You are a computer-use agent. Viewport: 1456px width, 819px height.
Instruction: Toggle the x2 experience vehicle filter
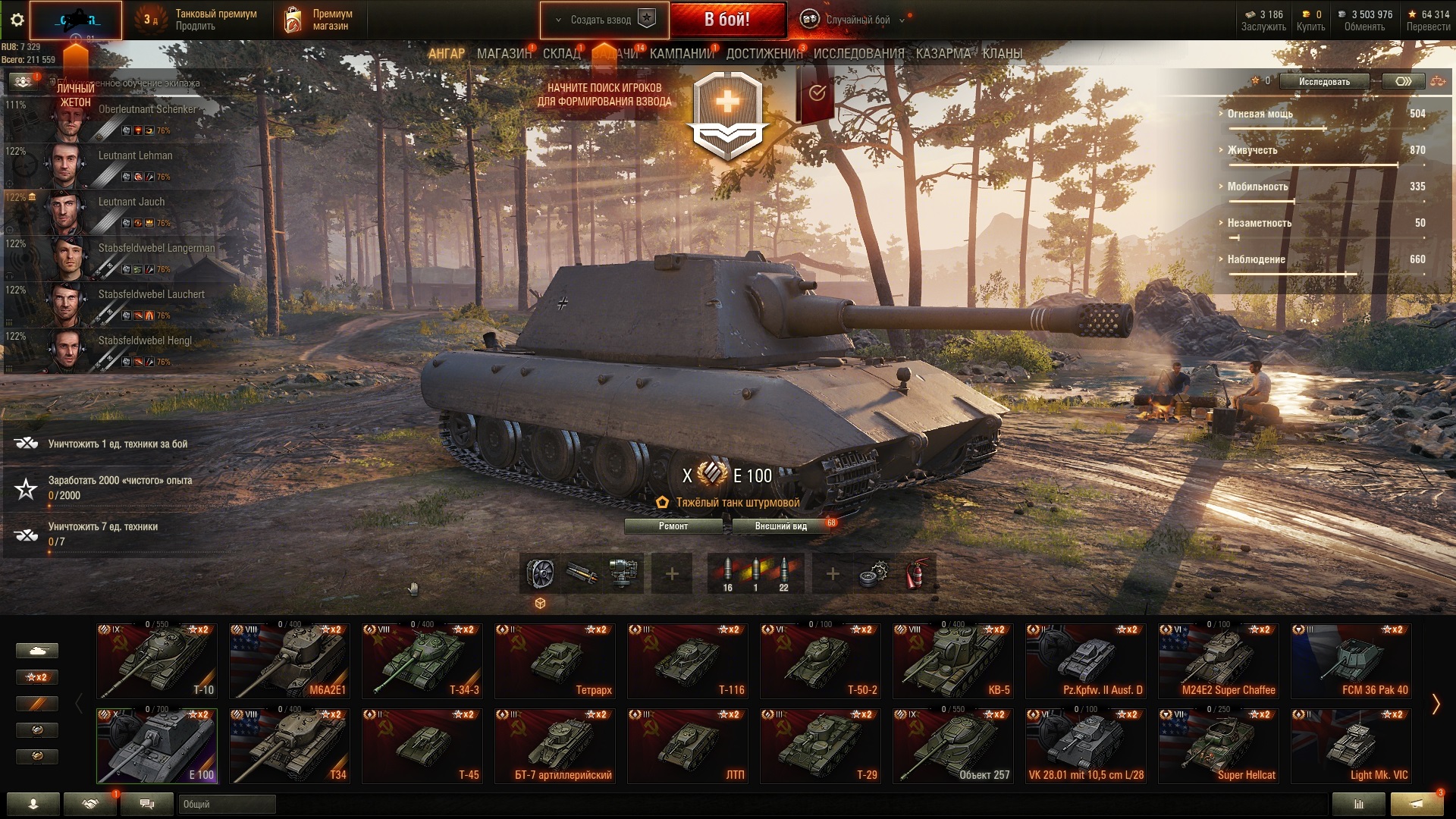[36, 676]
